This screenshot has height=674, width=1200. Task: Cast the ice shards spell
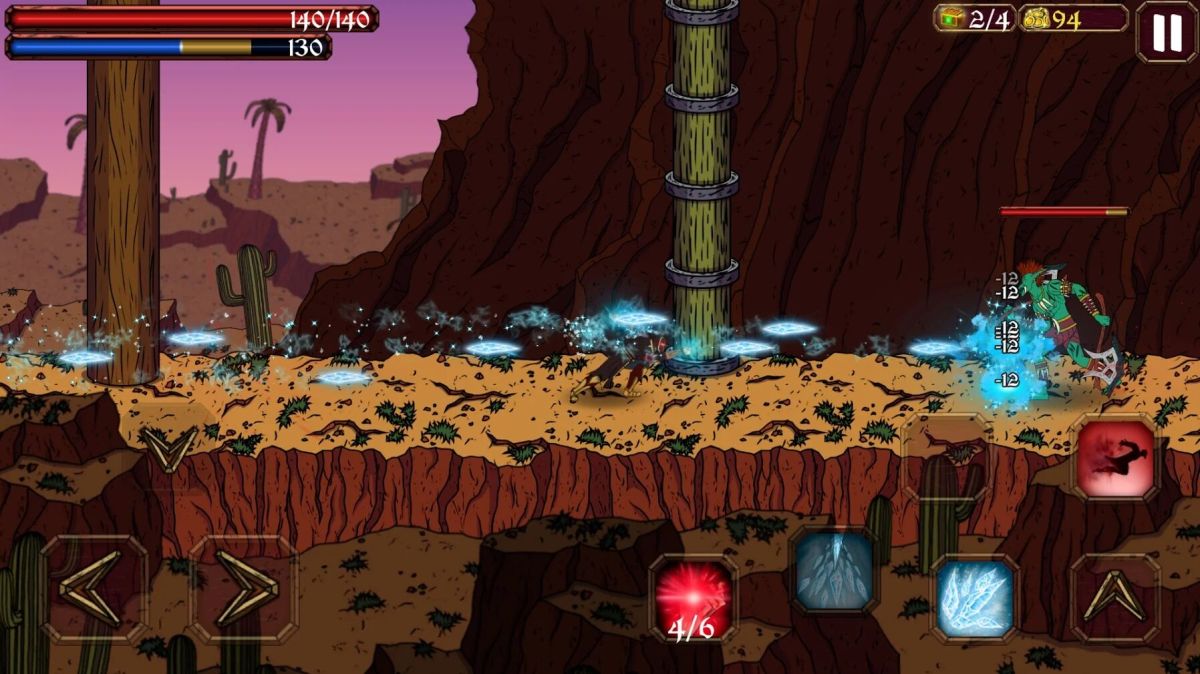click(x=975, y=598)
